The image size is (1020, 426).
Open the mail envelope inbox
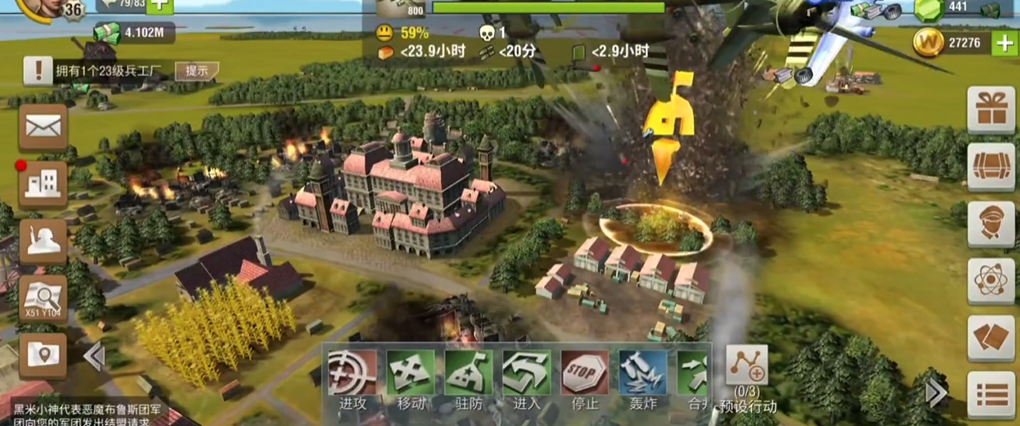pyautogui.click(x=43, y=127)
